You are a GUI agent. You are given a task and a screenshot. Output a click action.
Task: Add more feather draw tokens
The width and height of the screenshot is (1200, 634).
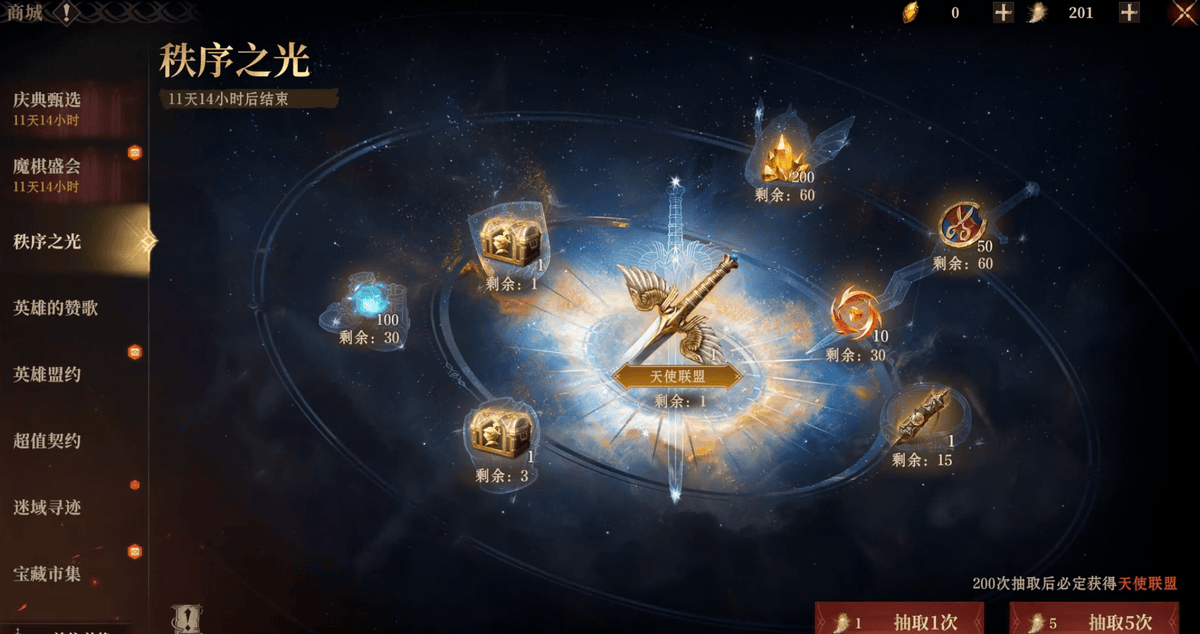click(x=1129, y=13)
